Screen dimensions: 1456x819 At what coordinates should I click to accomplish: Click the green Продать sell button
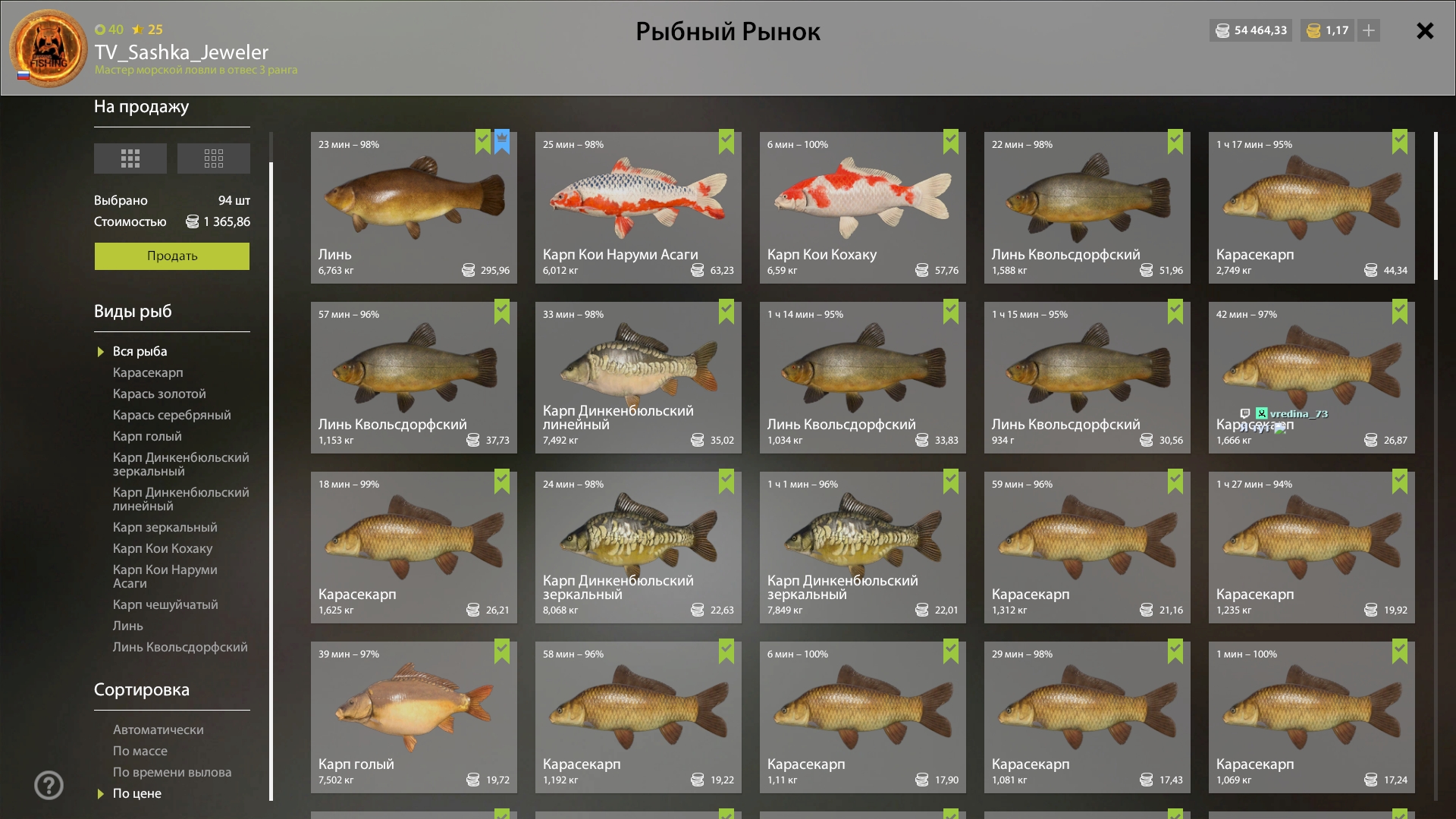tap(172, 256)
